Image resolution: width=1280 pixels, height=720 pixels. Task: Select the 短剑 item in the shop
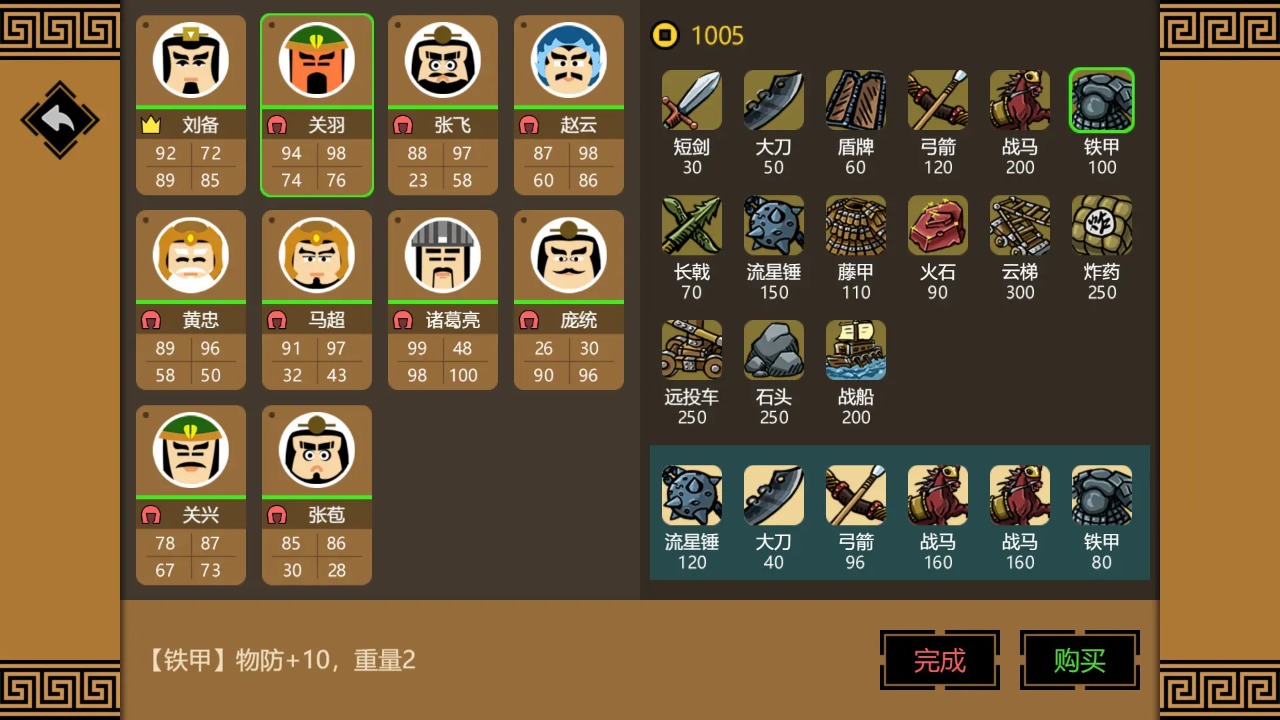(691, 100)
